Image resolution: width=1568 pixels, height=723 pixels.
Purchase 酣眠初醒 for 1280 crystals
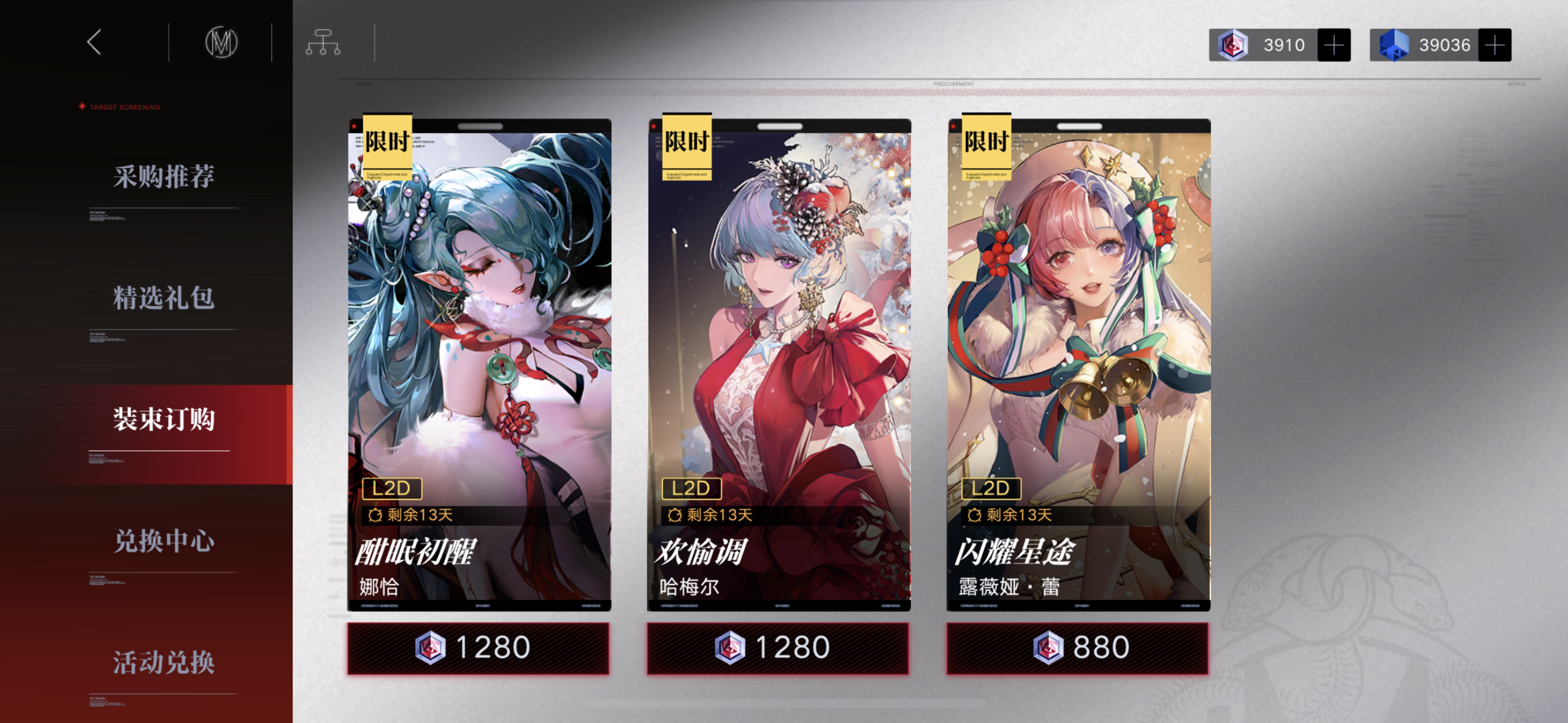pyautogui.click(x=479, y=646)
